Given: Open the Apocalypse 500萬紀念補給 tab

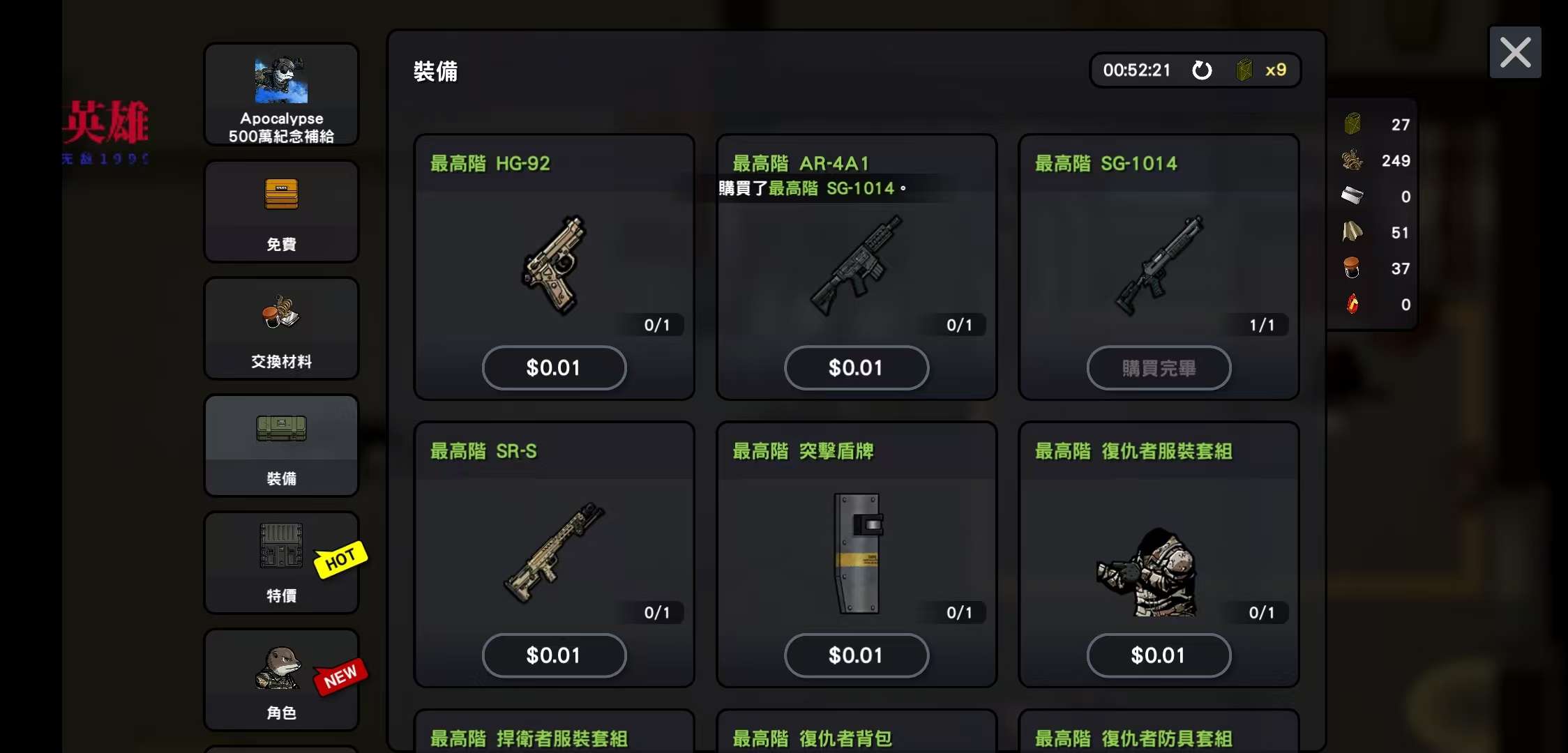Looking at the screenshot, I should [281, 95].
